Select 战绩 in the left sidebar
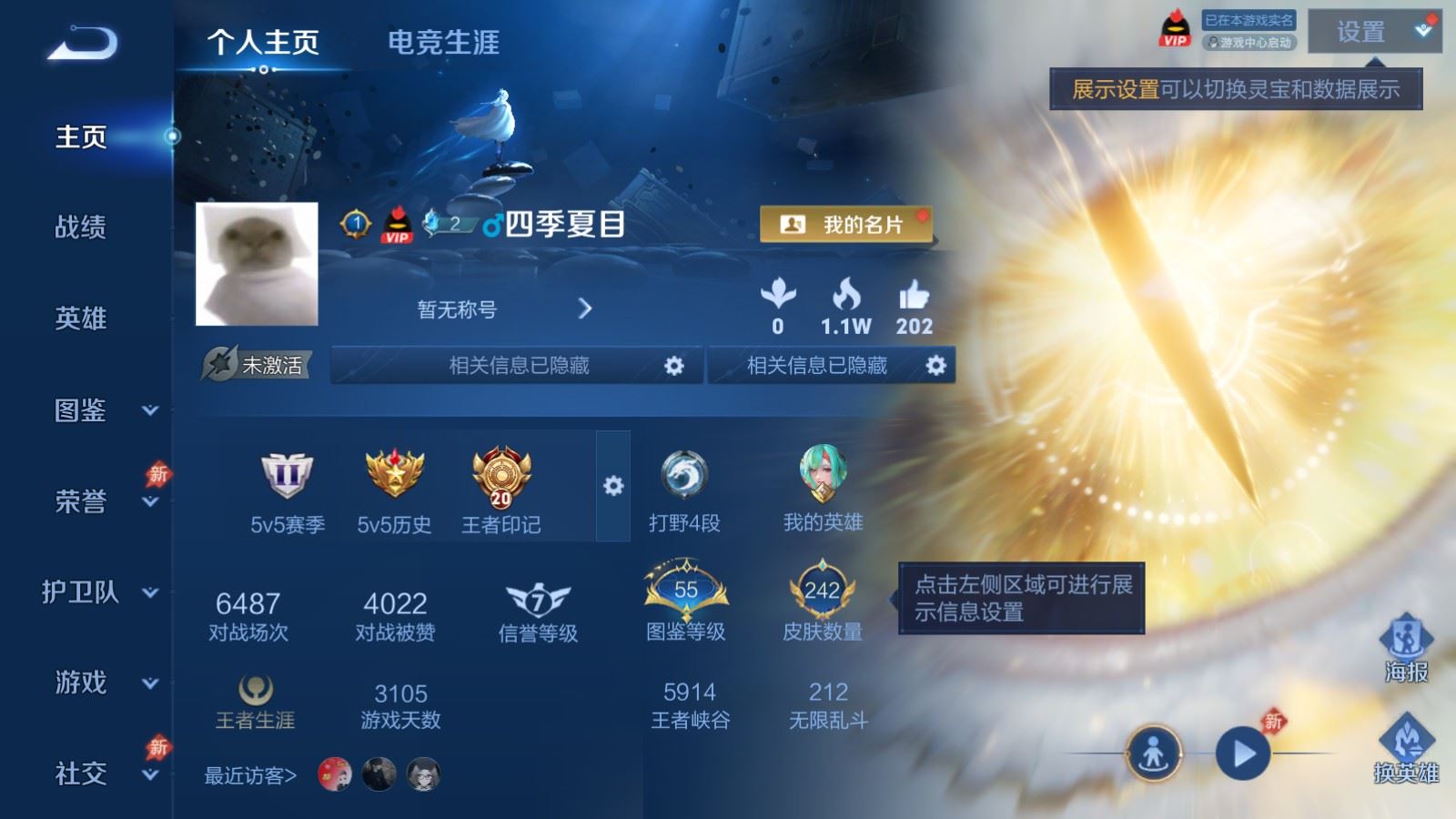Viewport: 1456px width, 819px height. [81, 228]
